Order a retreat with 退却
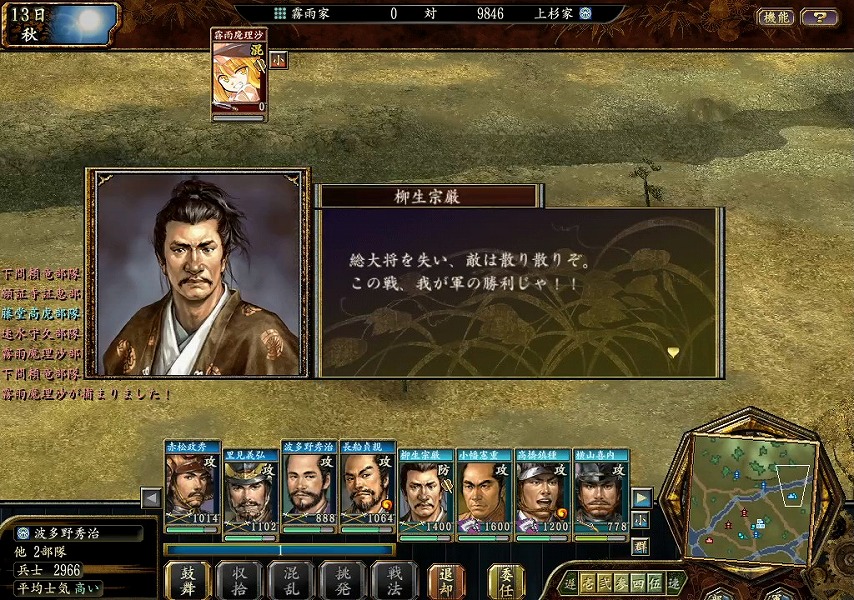 tap(446, 580)
